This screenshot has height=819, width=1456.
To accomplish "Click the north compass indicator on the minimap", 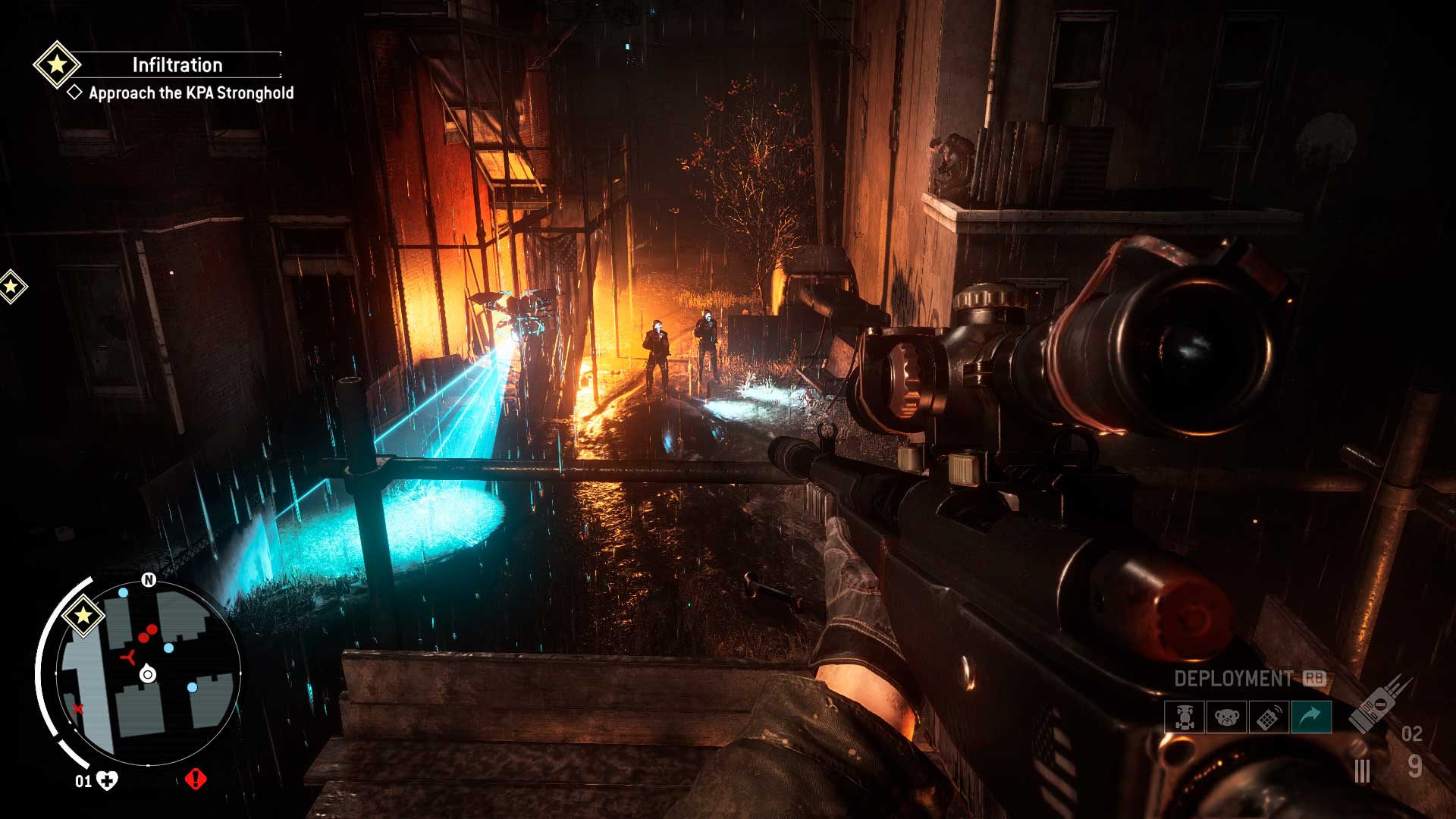I will pyautogui.click(x=149, y=580).
